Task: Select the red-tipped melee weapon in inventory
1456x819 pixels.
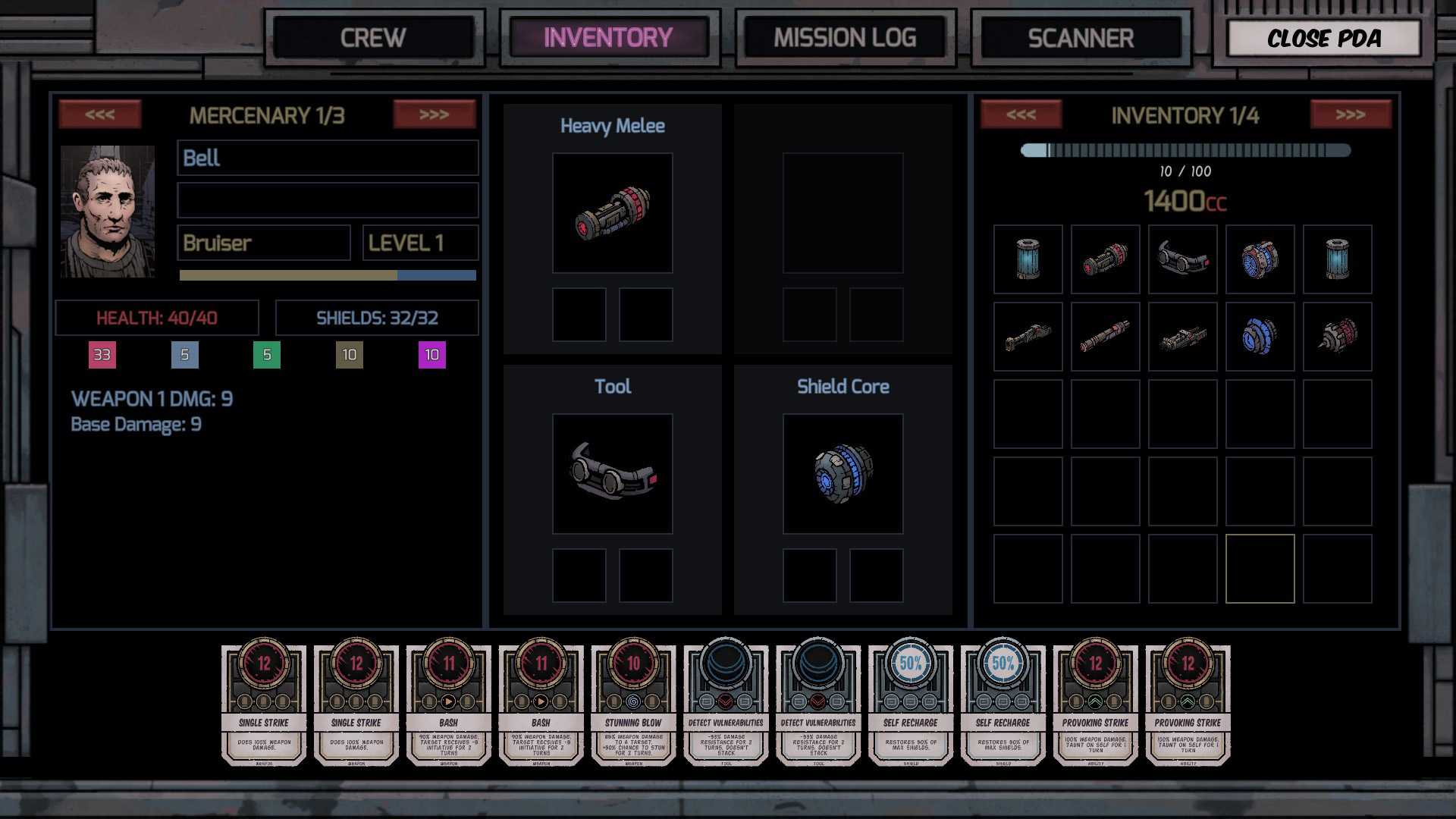Action: 1105,259
